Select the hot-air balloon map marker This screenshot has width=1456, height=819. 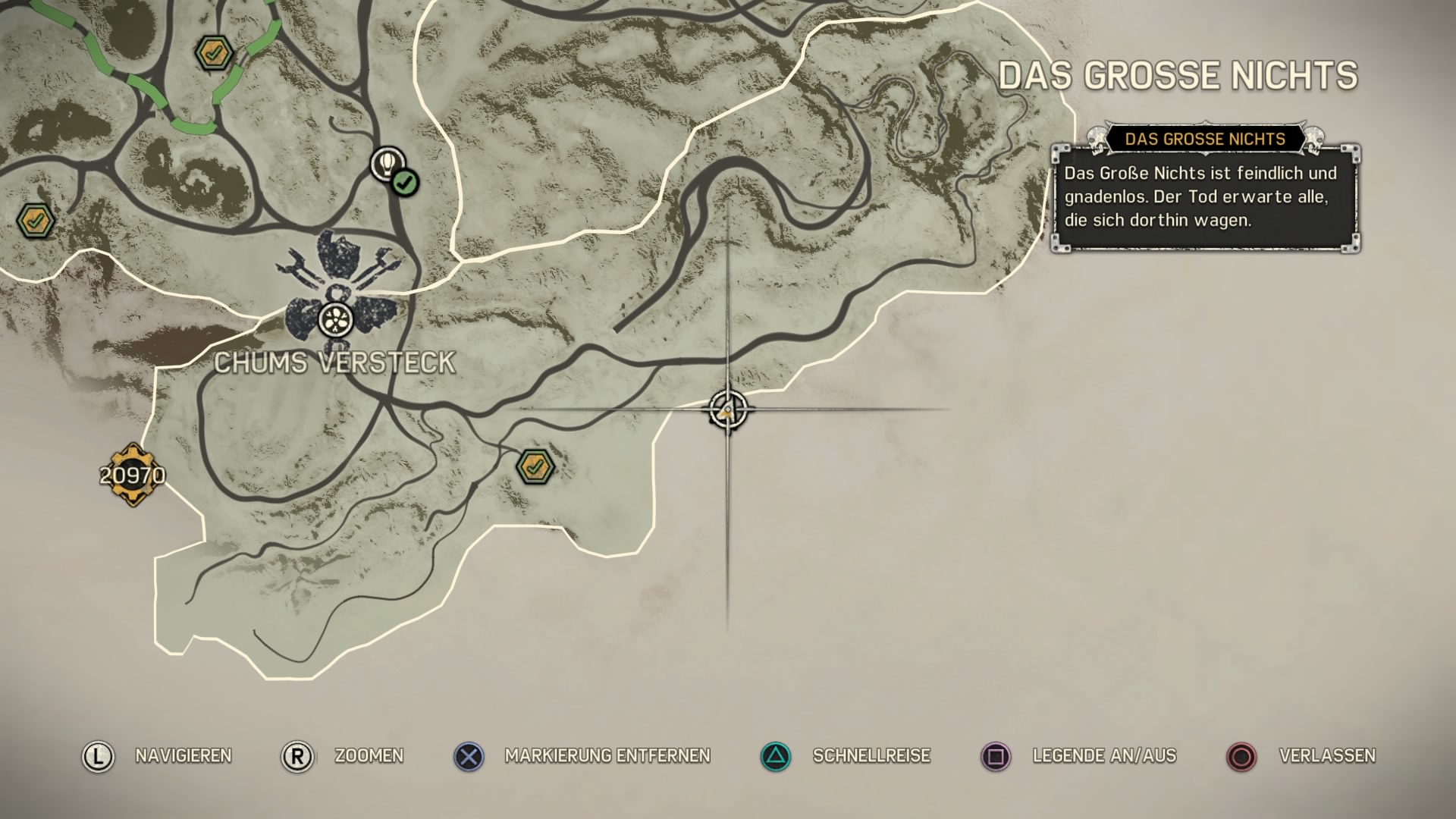click(x=388, y=163)
